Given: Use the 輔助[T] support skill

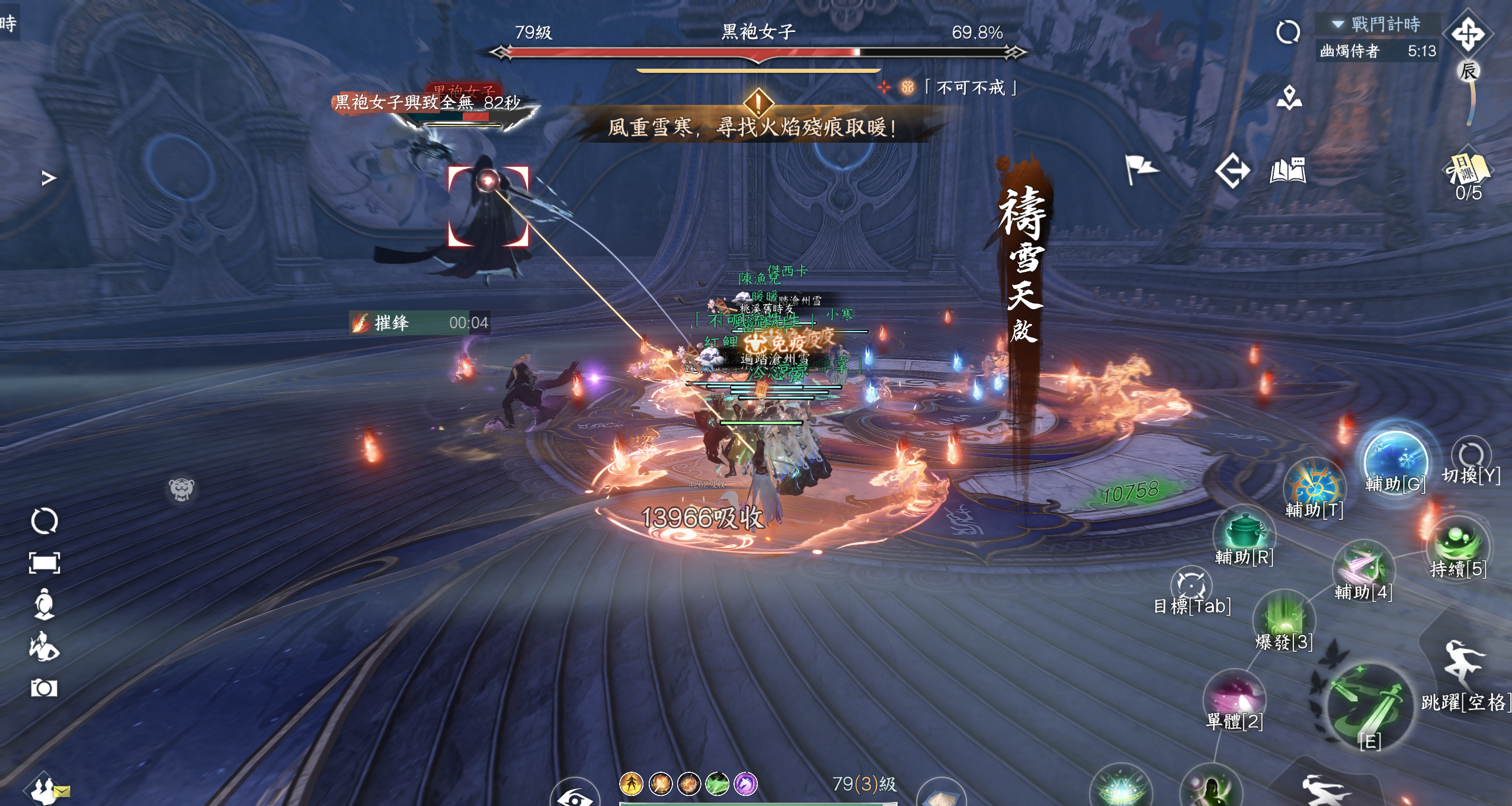Looking at the screenshot, I should tap(1314, 487).
